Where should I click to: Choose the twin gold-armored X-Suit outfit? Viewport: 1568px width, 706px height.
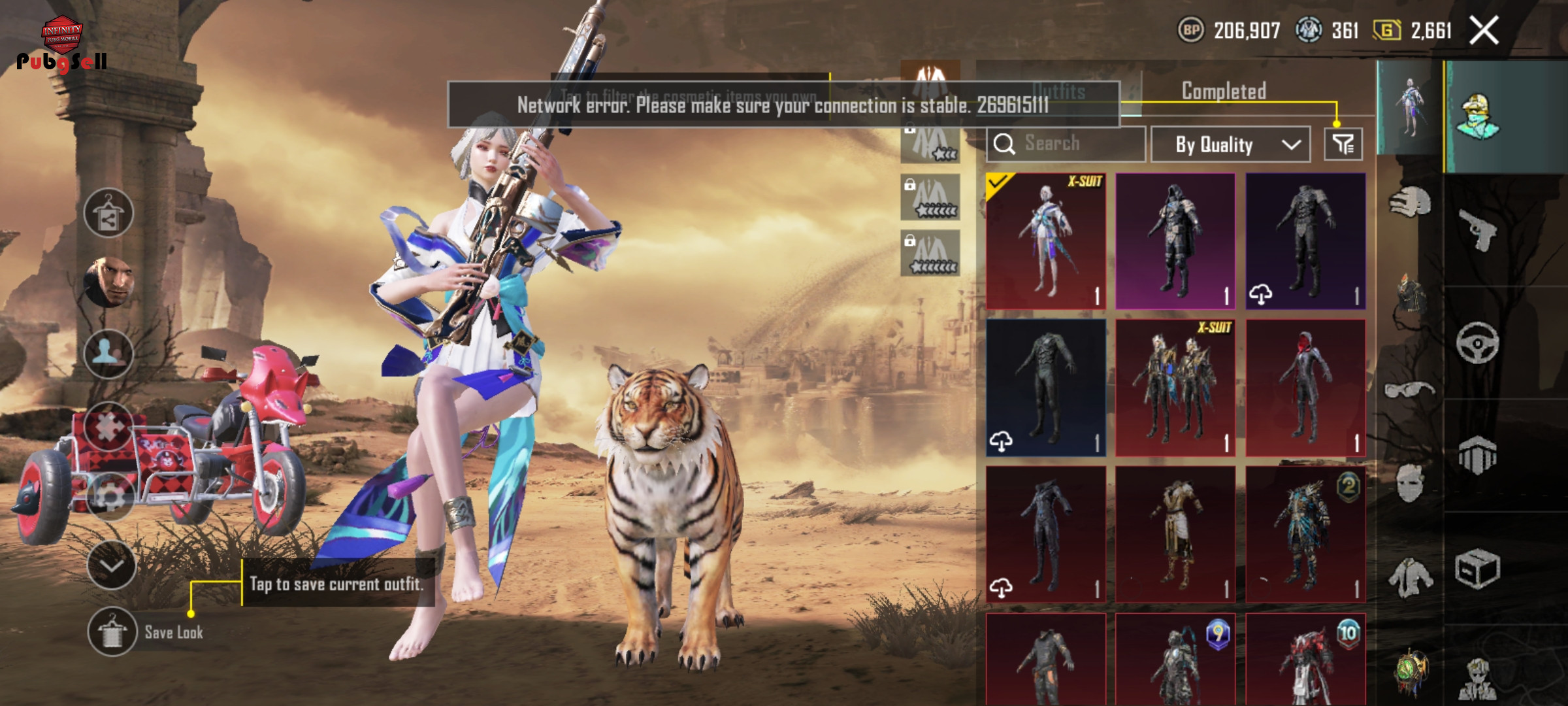point(1175,388)
